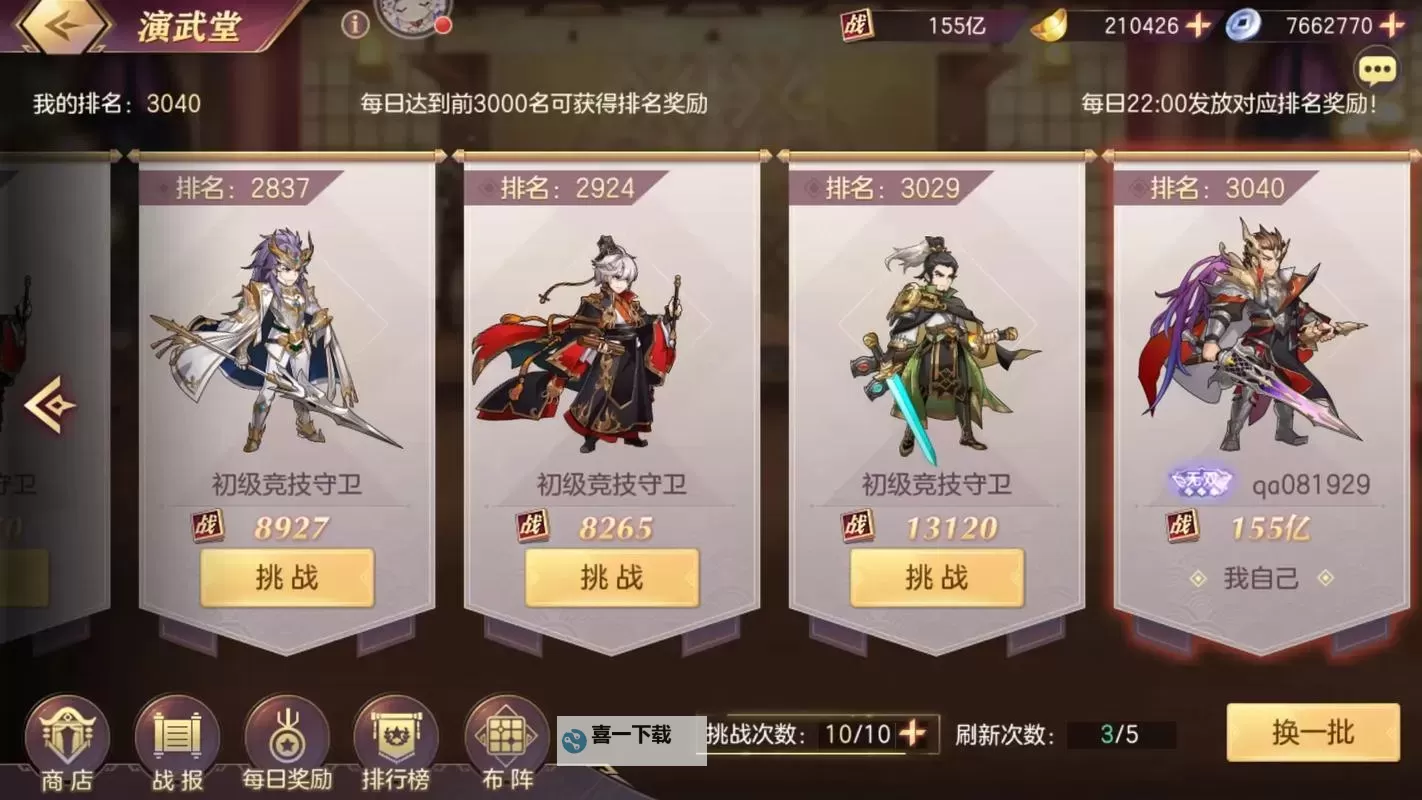Open the chat bubble icon at top right
The height and width of the screenshot is (800, 1422).
pyautogui.click(x=1377, y=68)
